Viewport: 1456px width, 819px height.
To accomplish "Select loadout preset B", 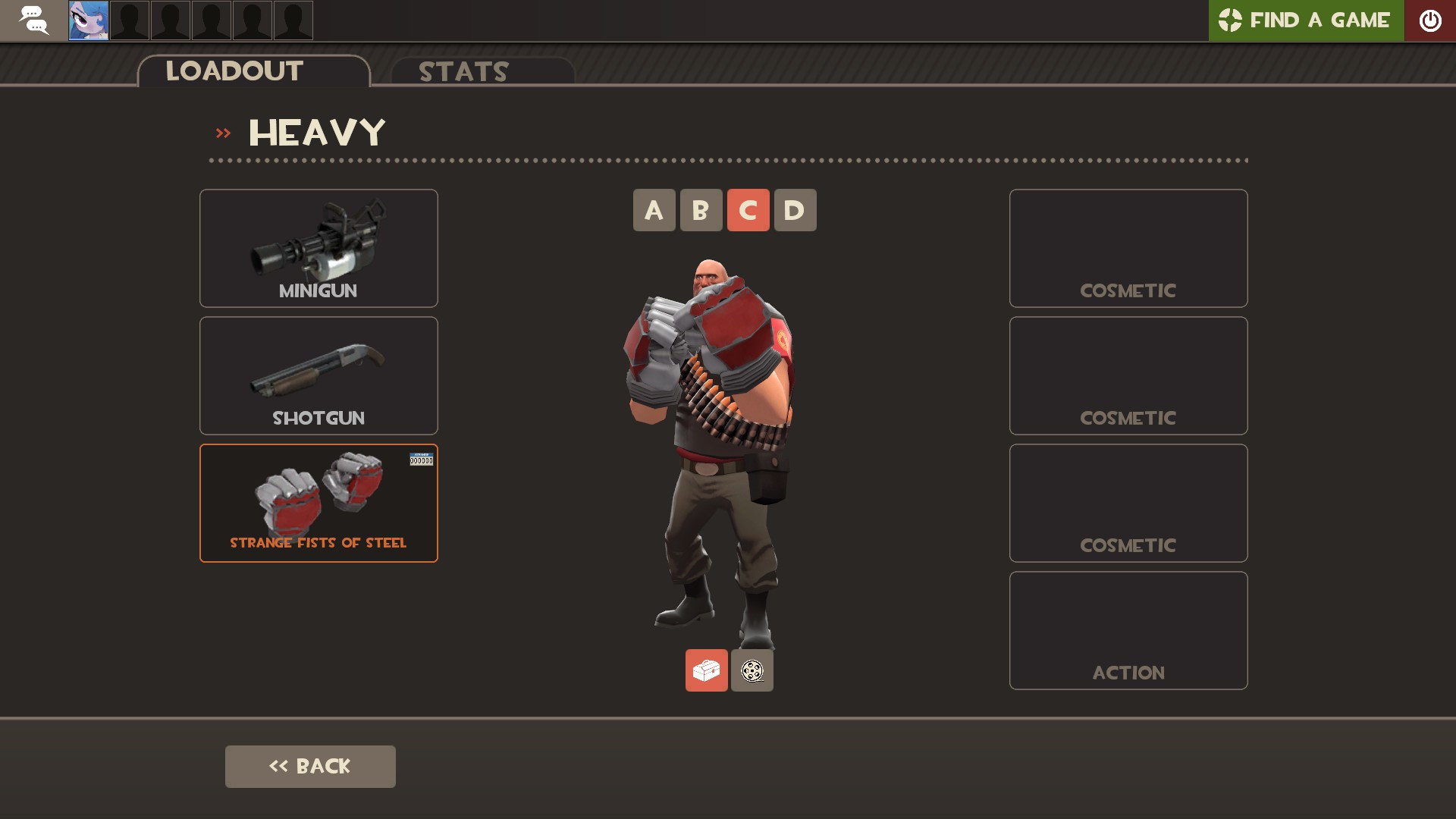I will (x=701, y=210).
